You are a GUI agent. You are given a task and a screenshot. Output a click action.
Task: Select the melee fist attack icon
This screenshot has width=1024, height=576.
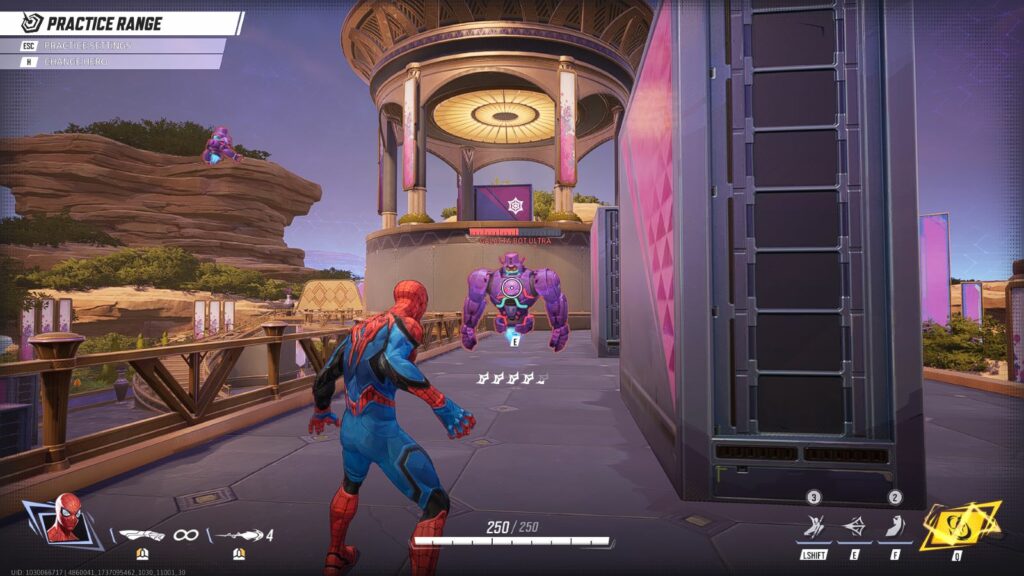pyautogui.click(x=142, y=535)
